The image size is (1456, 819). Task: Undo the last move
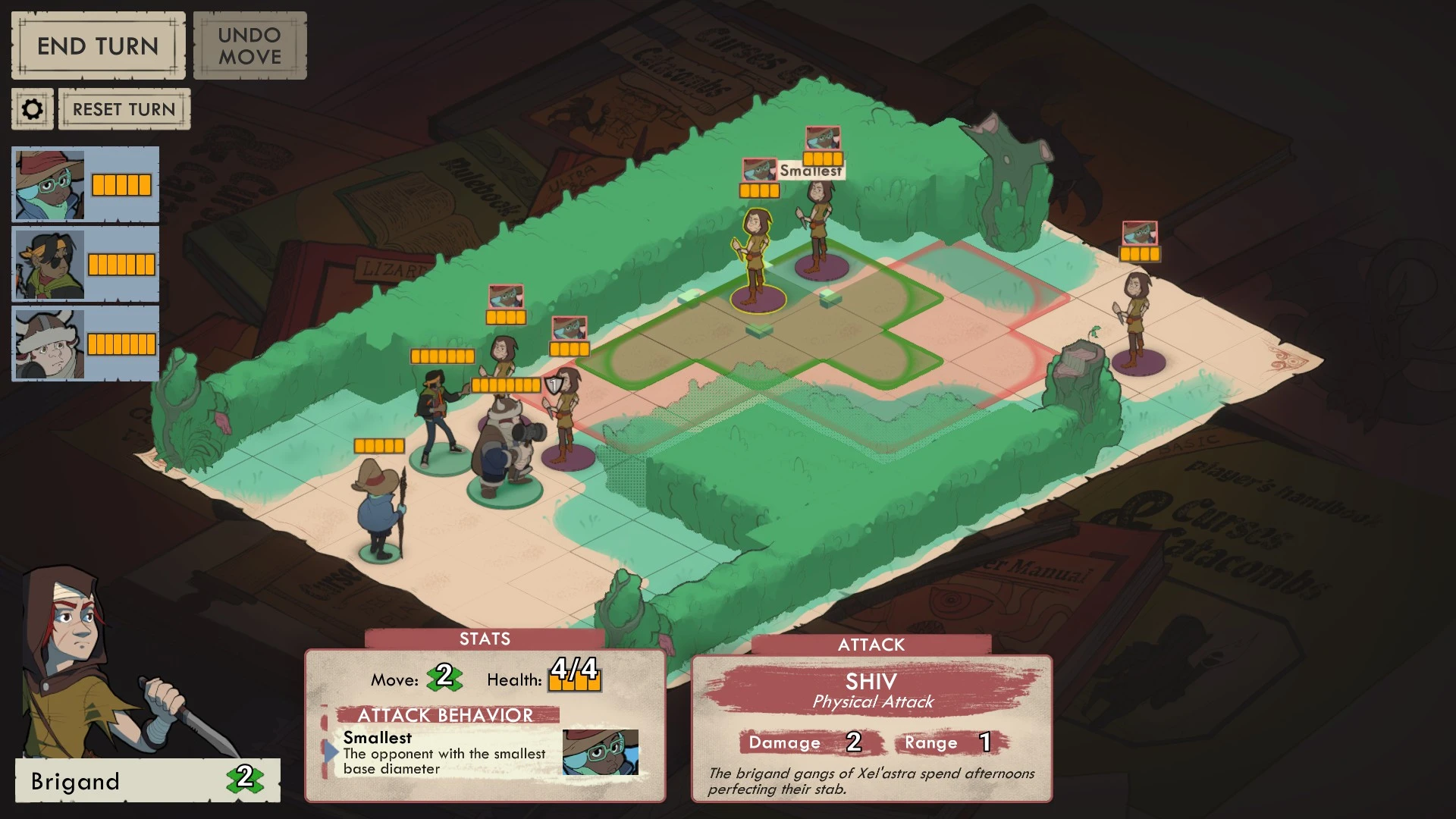pyautogui.click(x=249, y=45)
